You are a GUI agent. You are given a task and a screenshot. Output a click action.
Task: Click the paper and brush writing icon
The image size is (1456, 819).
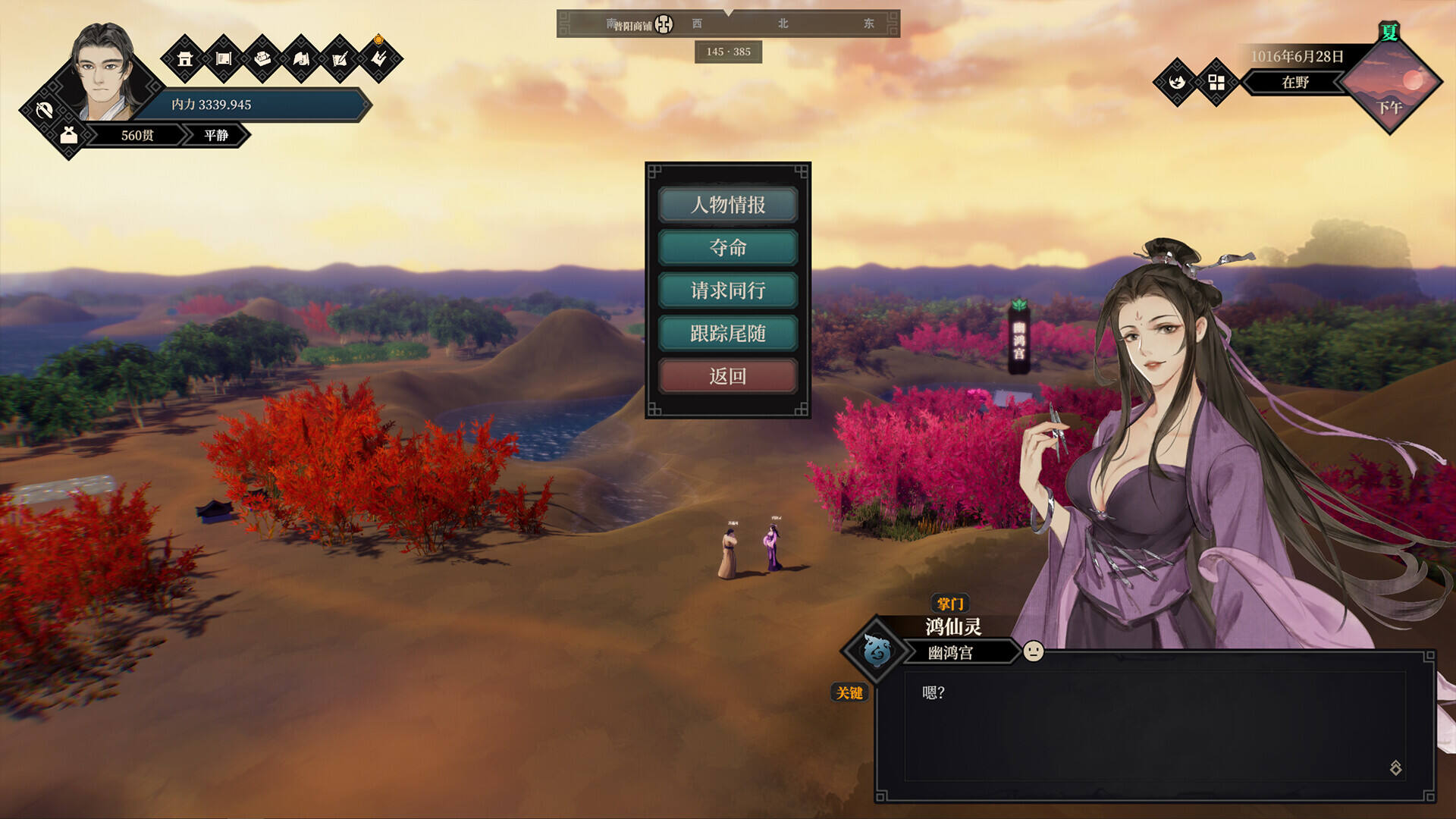340,58
